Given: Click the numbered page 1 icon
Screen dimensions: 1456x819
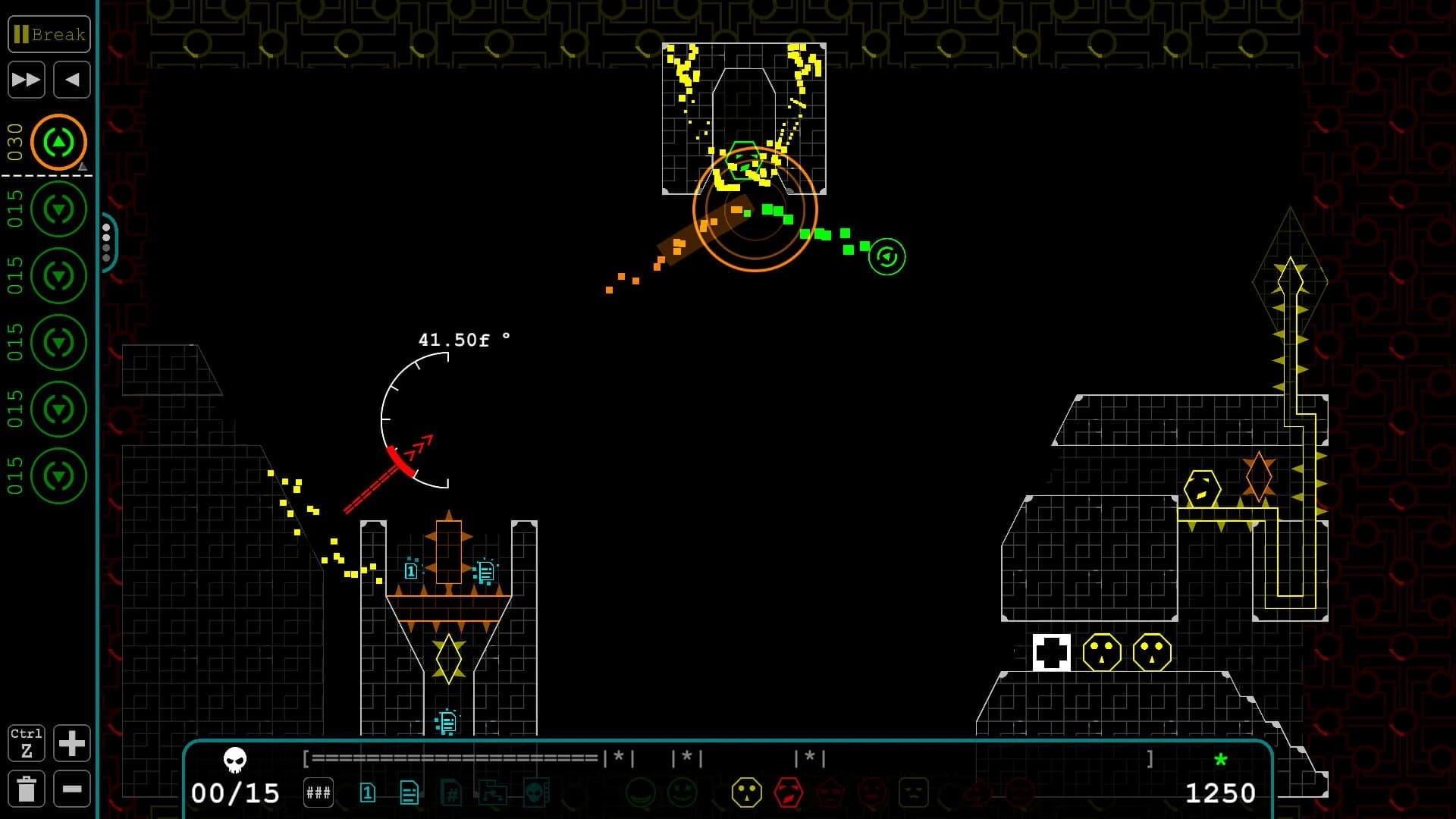Looking at the screenshot, I should click(369, 792).
